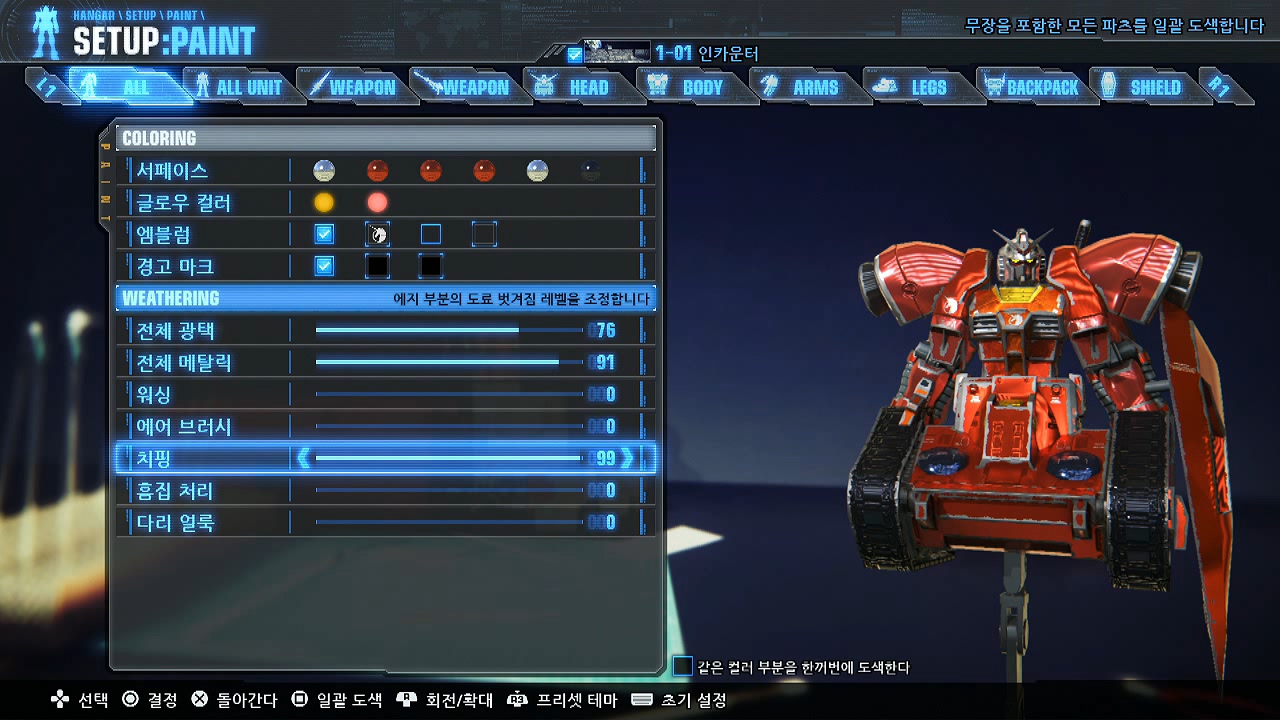Viewport: 1280px width, 720px height.
Task: Adjust the 전체 메탈릭 slider
Action: click(x=450, y=362)
